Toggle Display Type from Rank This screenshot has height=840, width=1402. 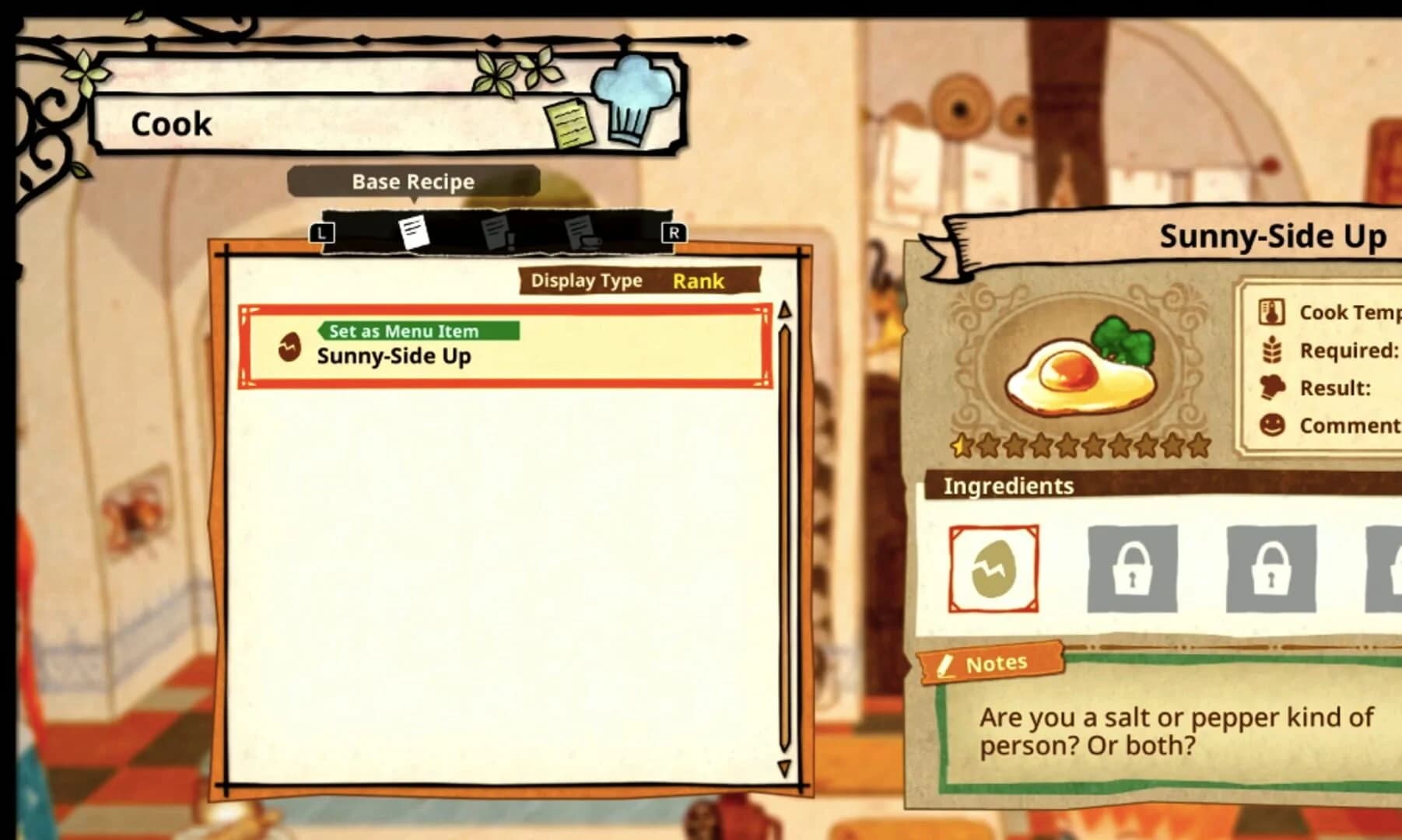pyautogui.click(x=698, y=282)
